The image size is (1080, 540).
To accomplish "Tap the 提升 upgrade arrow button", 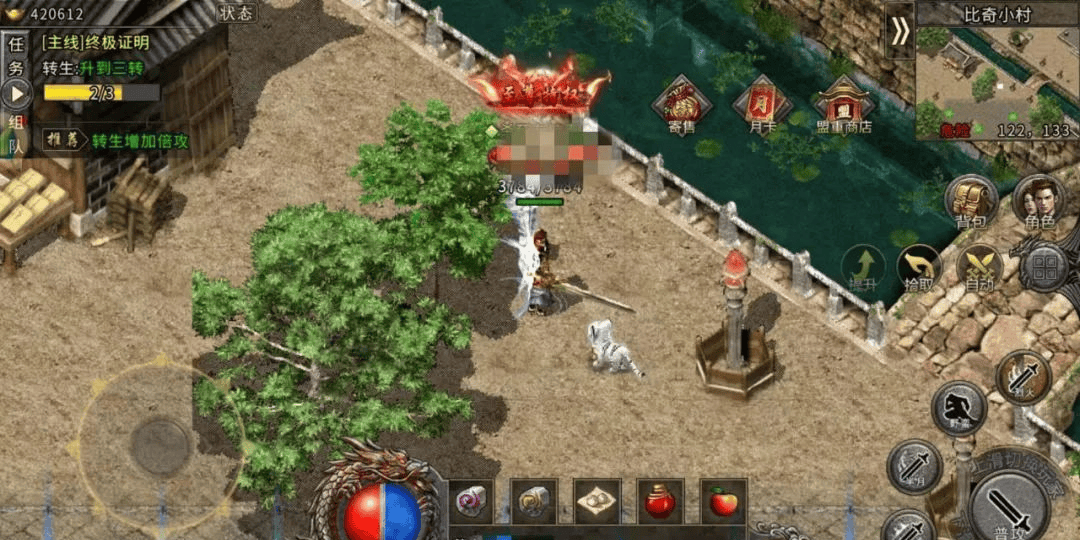I will coord(862,268).
